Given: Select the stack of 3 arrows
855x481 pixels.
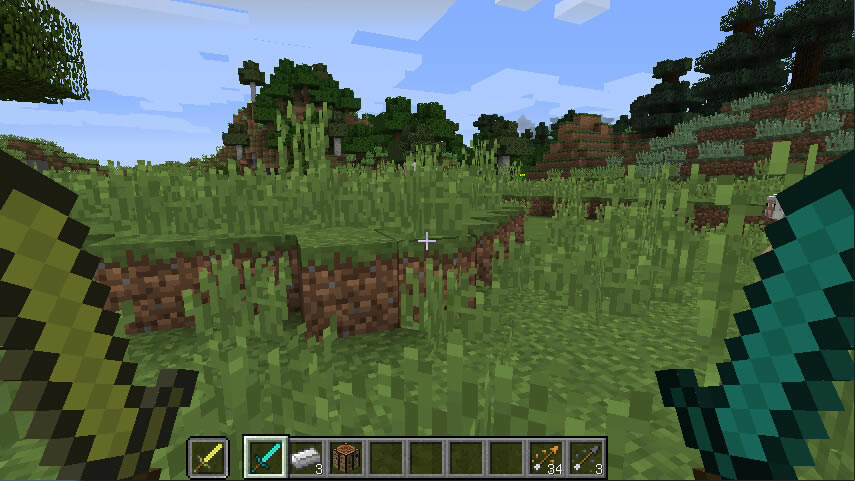Looking at the screenshot, I should pyautogui.click(x=586, y=457).
